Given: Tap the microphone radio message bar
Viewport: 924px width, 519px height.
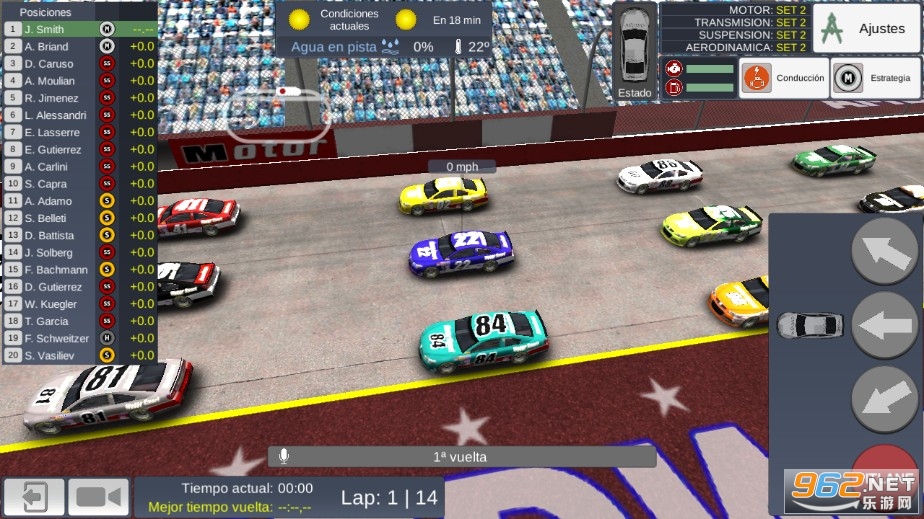Looking at the screenshot, I should click(462, 456).
